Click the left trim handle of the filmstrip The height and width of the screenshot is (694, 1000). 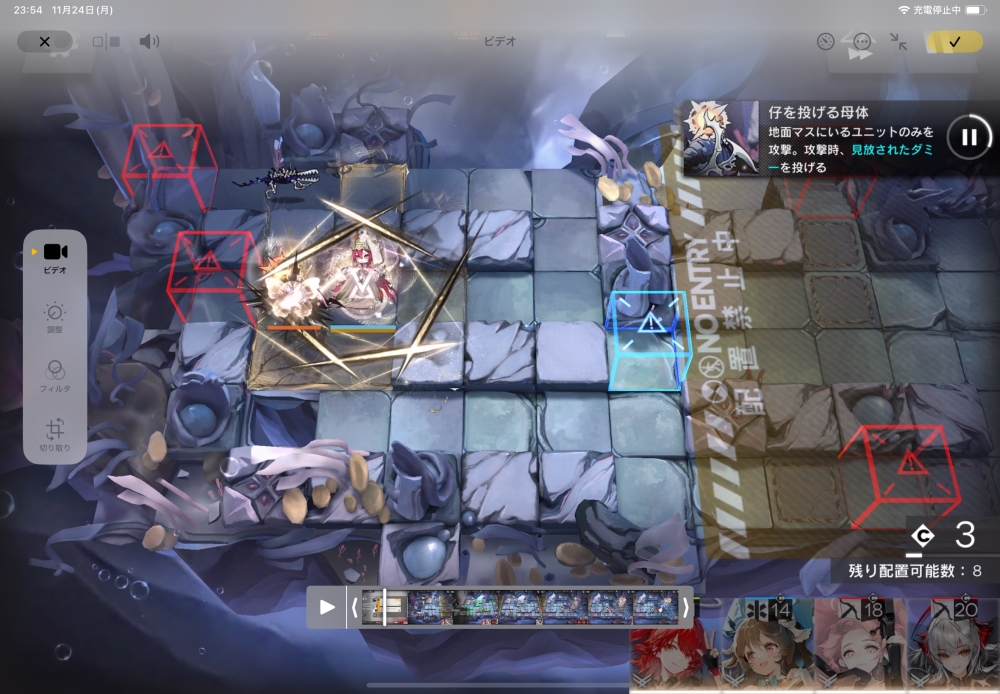[354, 607]
